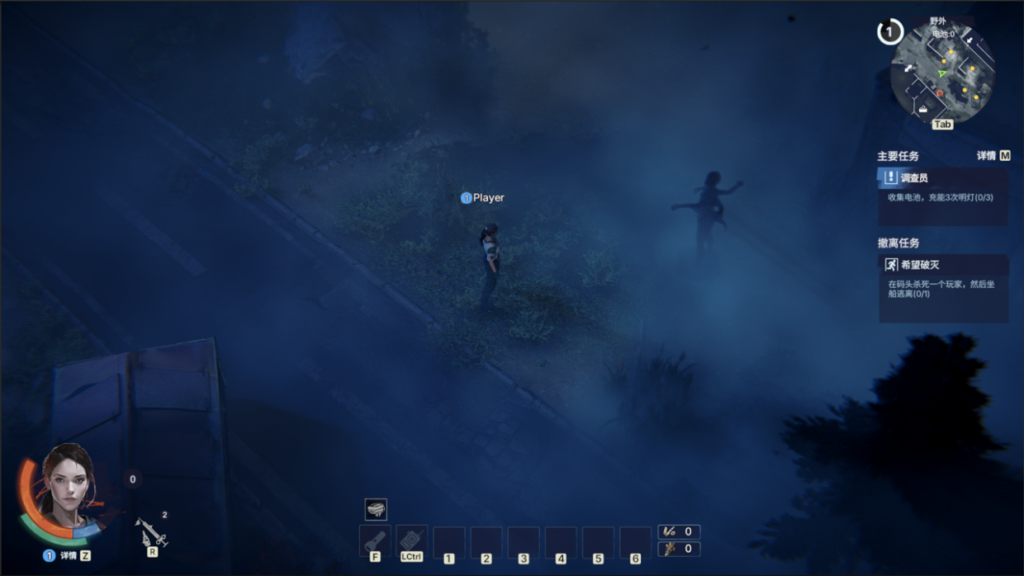Select the walkie-talkie slot
Viewport: 1024px width, 576px height.
click(x=411, y=540)
